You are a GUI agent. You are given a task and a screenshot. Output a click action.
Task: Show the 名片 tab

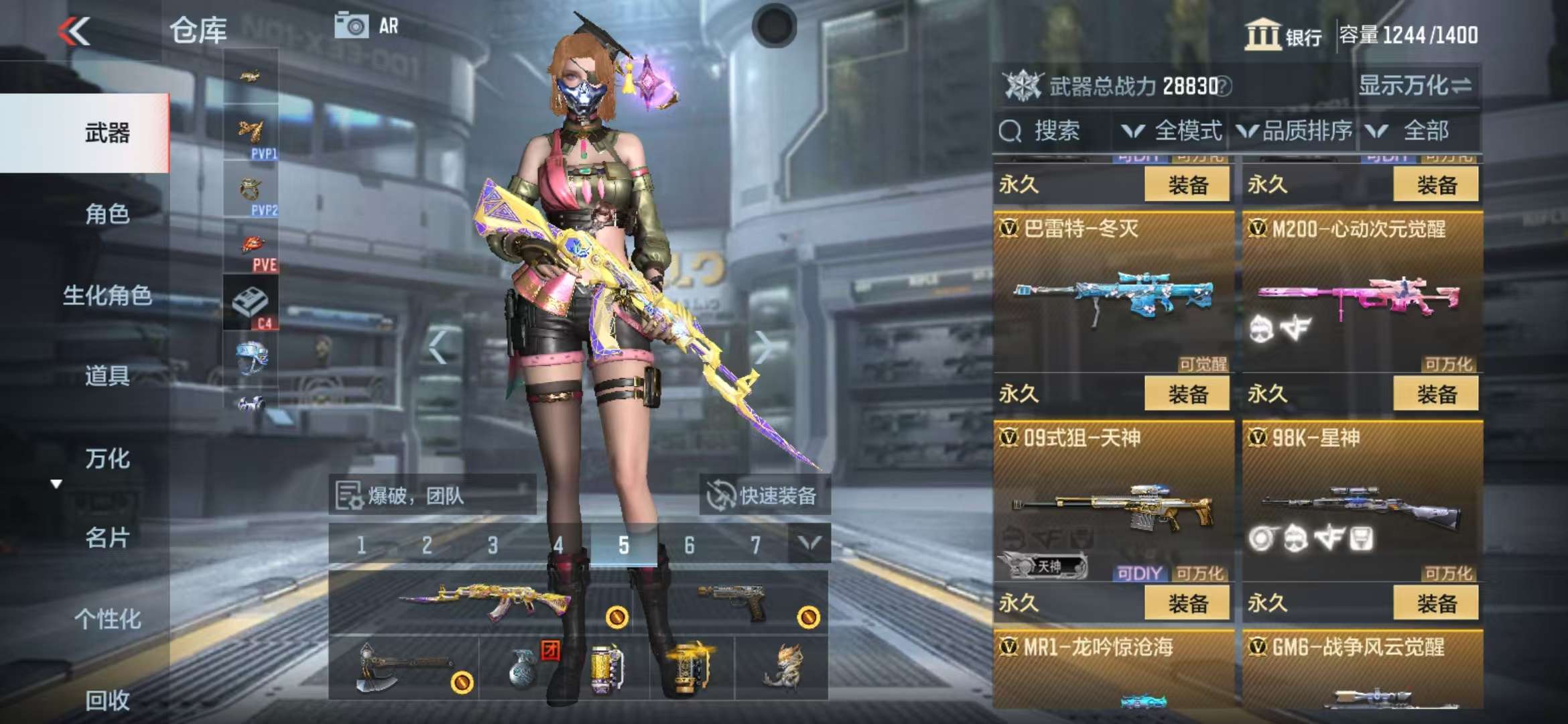coord(107,538)
